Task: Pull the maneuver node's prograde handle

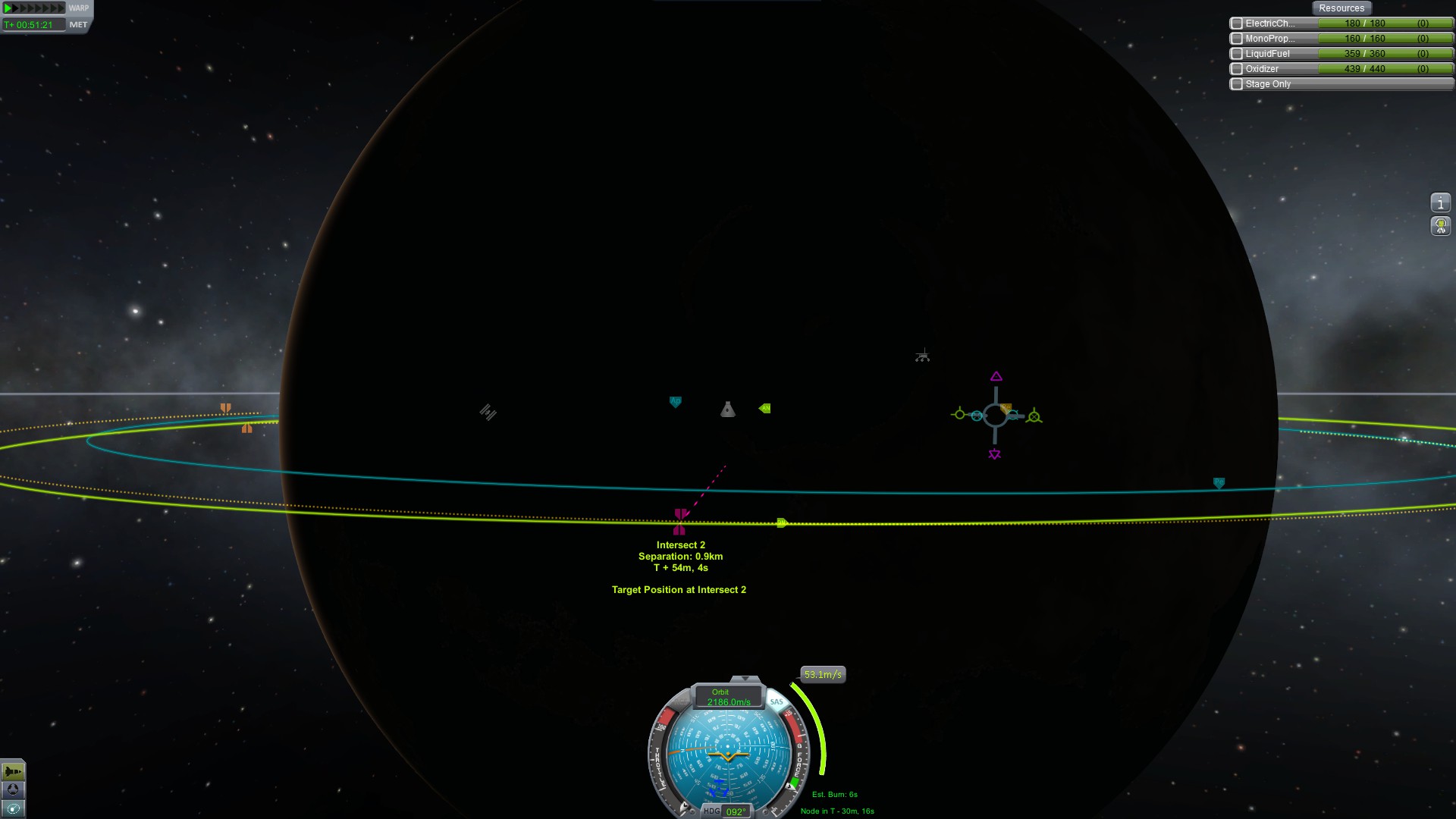Action: click(x=959, y=414)
